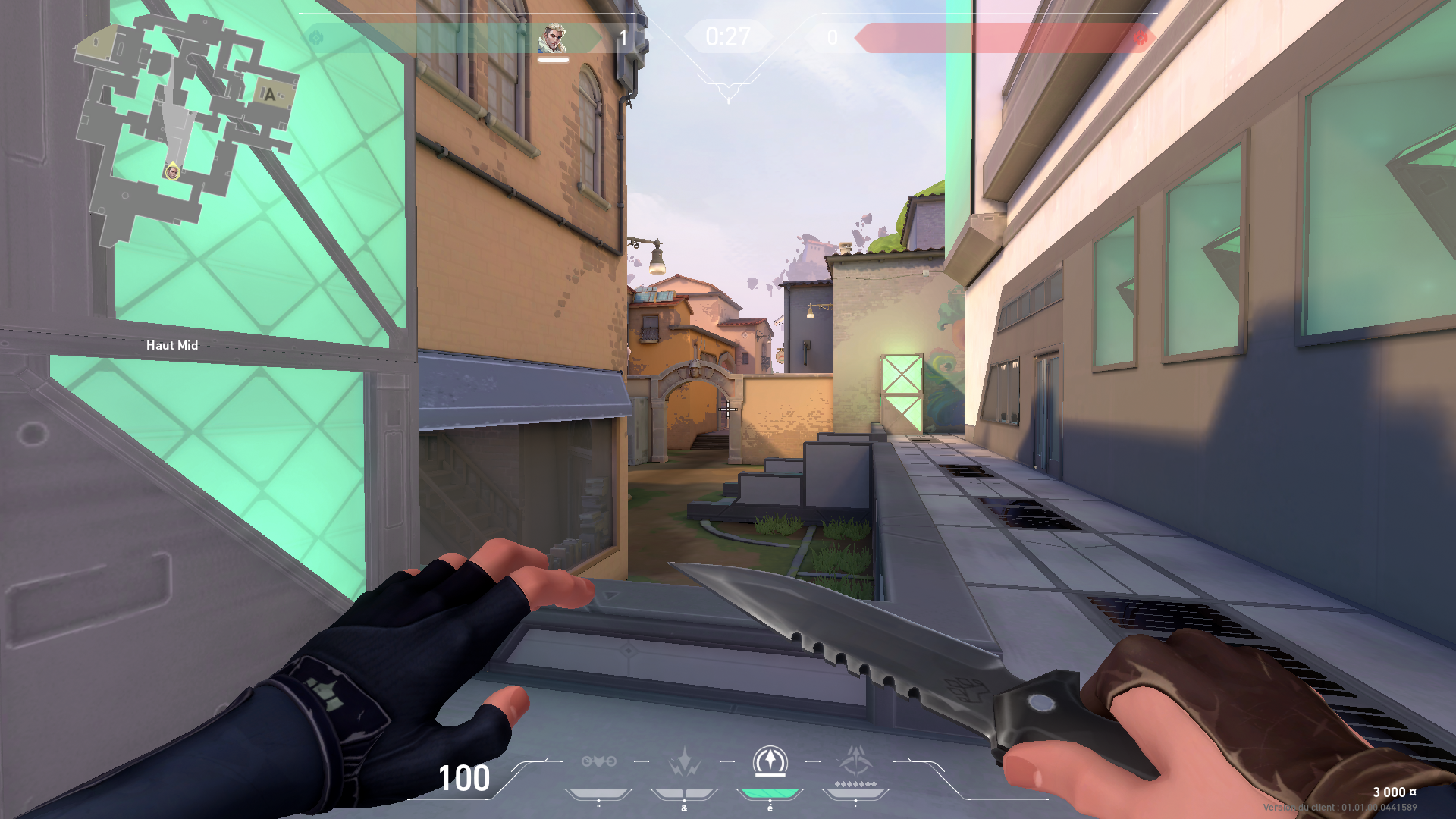Viewport: 1456px width, 819px height.
Task: Select the Owl Drone ability icon
Action: (598, 761)
